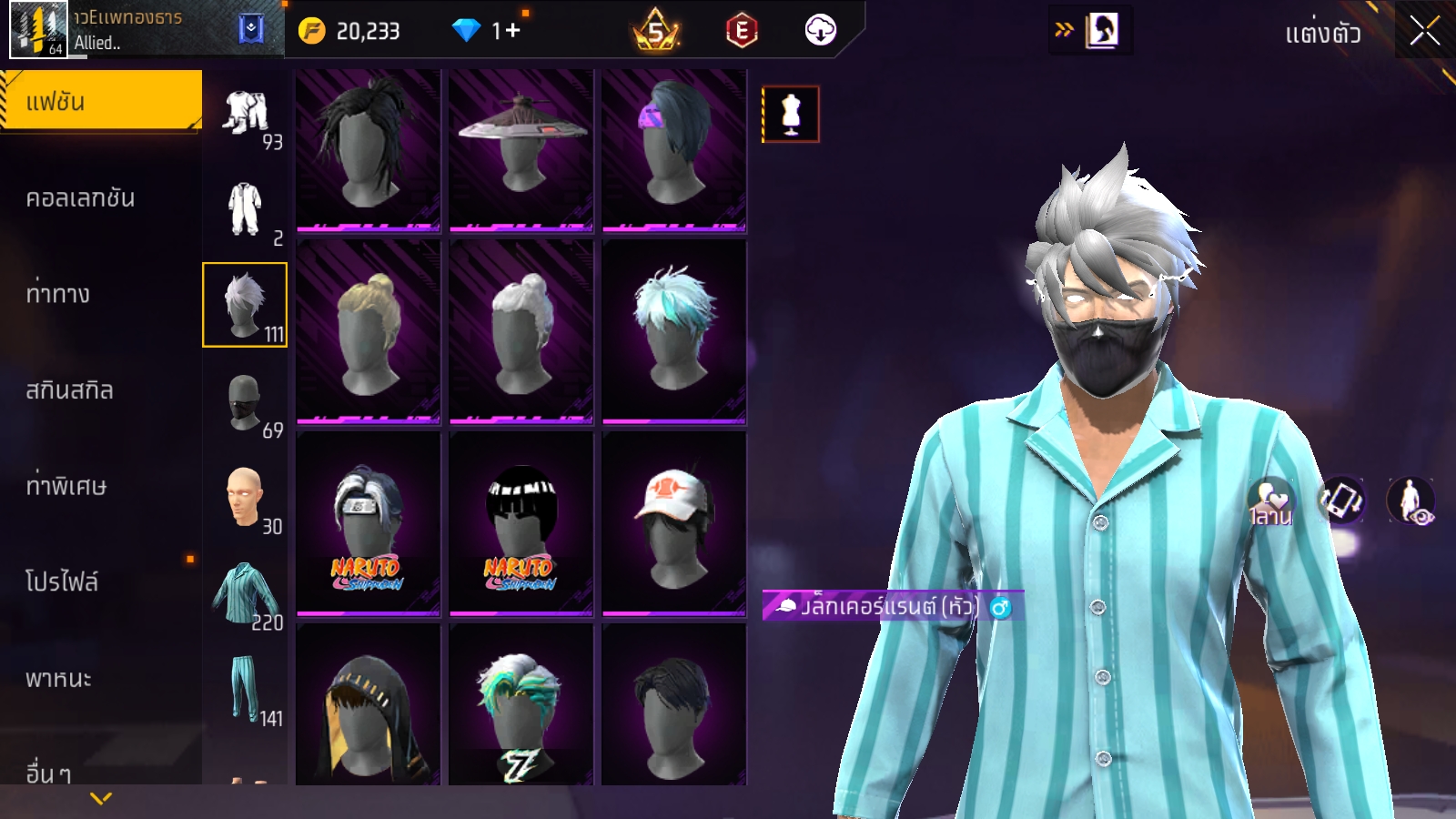This screenshot has height=819, width=1456.
Task: Choose the outfit sets category icon
Action: [246, 113]
